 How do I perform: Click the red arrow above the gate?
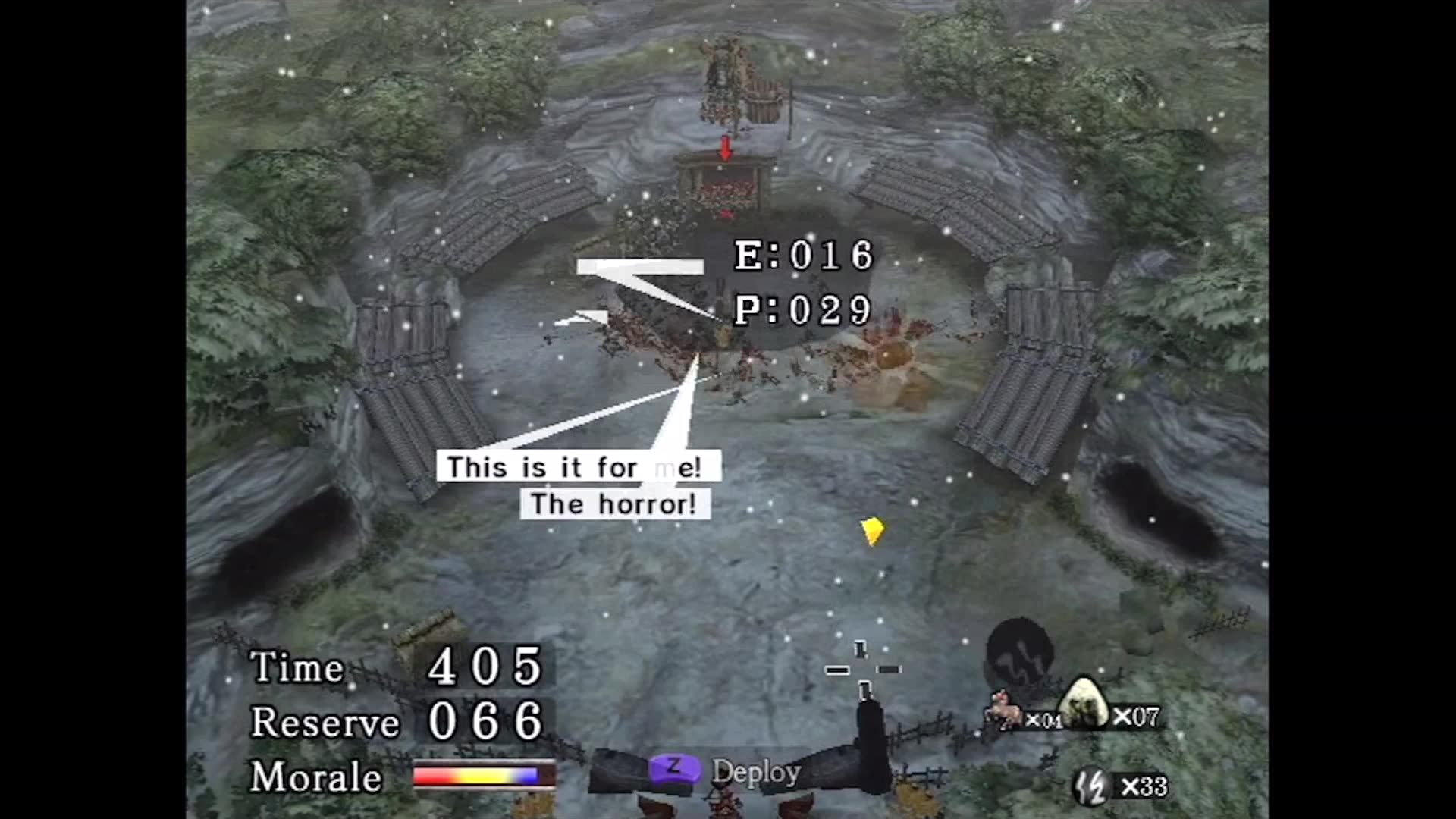(x=724, y=148)
